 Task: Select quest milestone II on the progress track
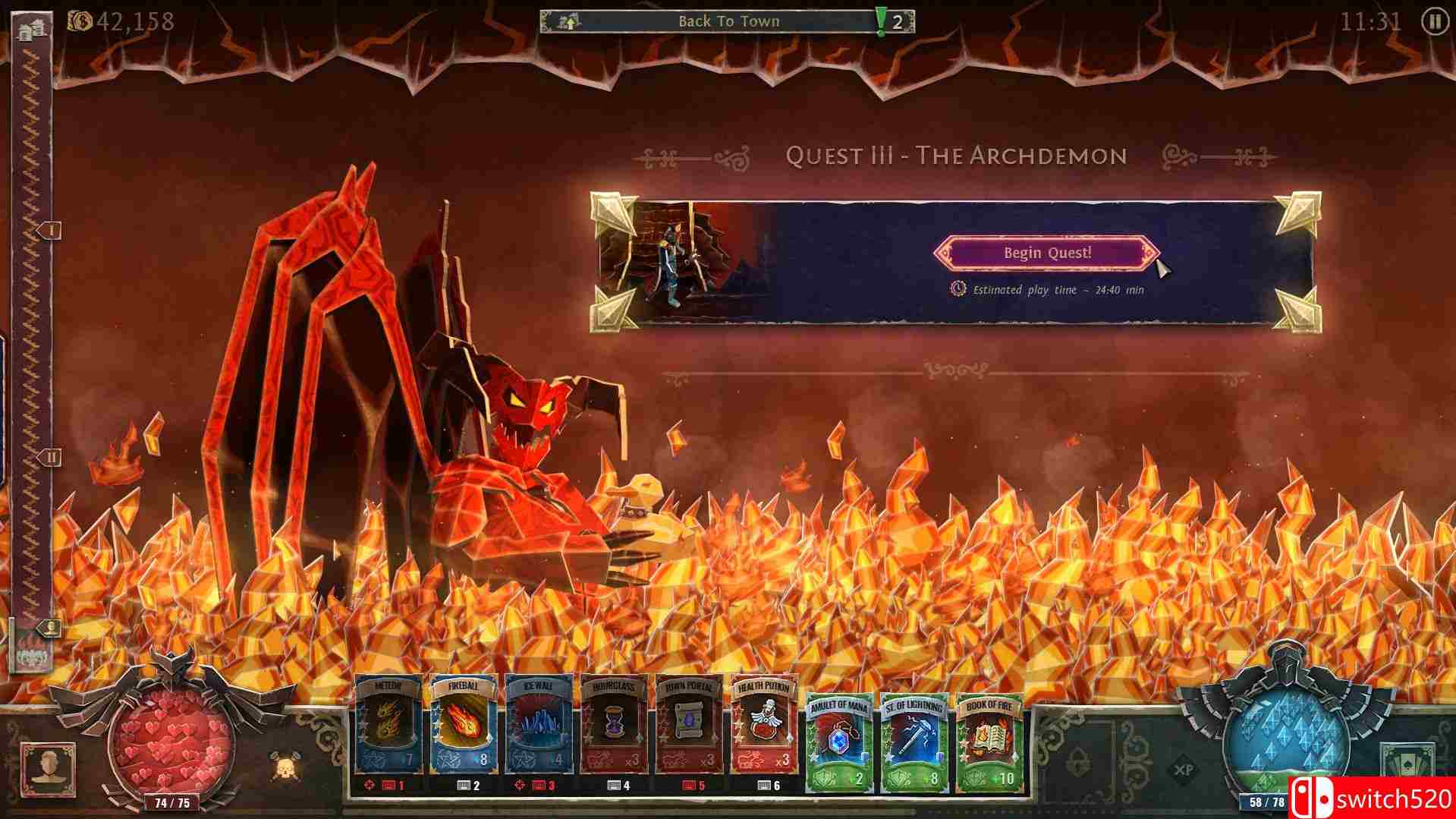(52, 456)
